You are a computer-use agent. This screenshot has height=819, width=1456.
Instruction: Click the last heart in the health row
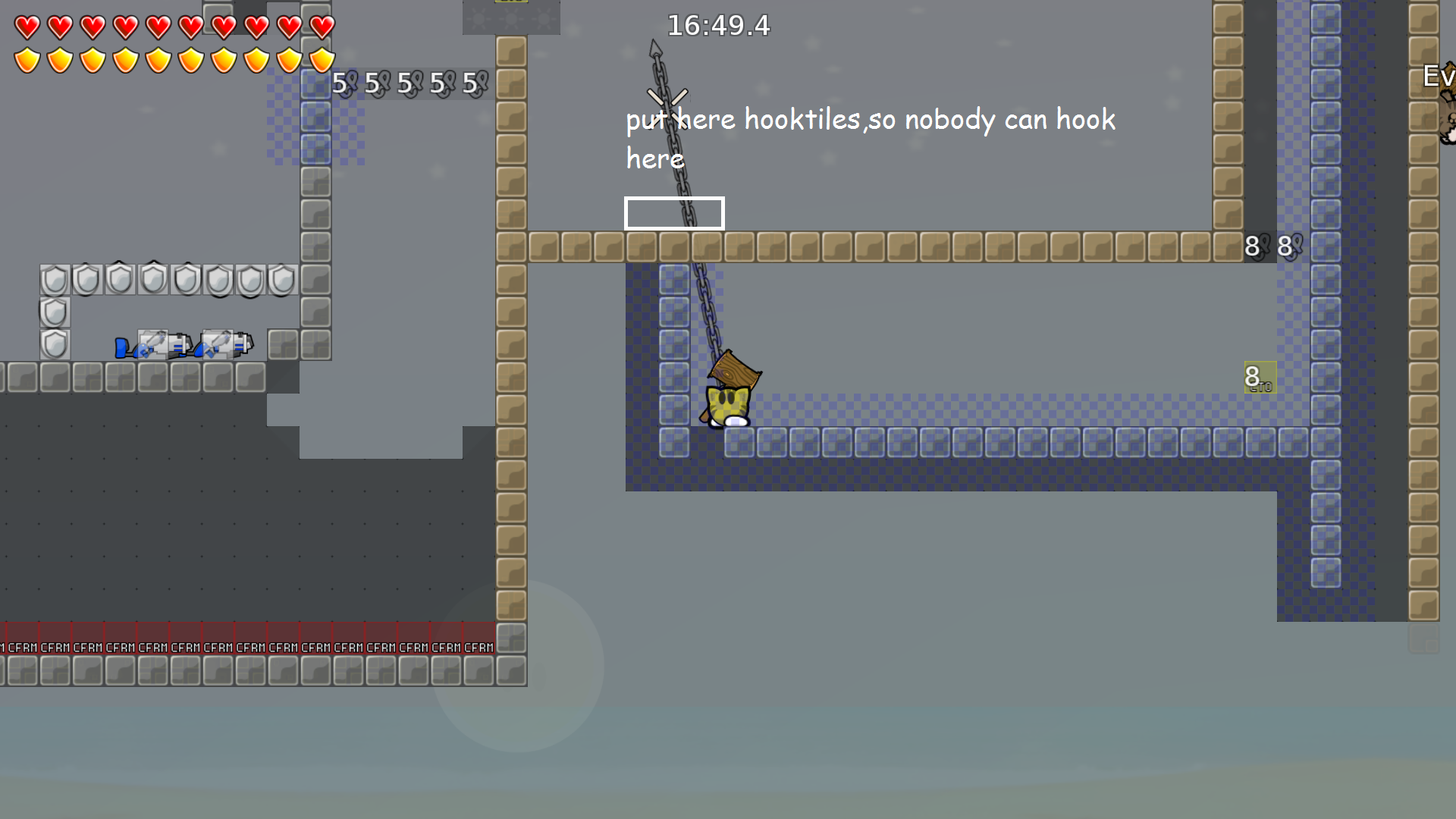(320, 27)
